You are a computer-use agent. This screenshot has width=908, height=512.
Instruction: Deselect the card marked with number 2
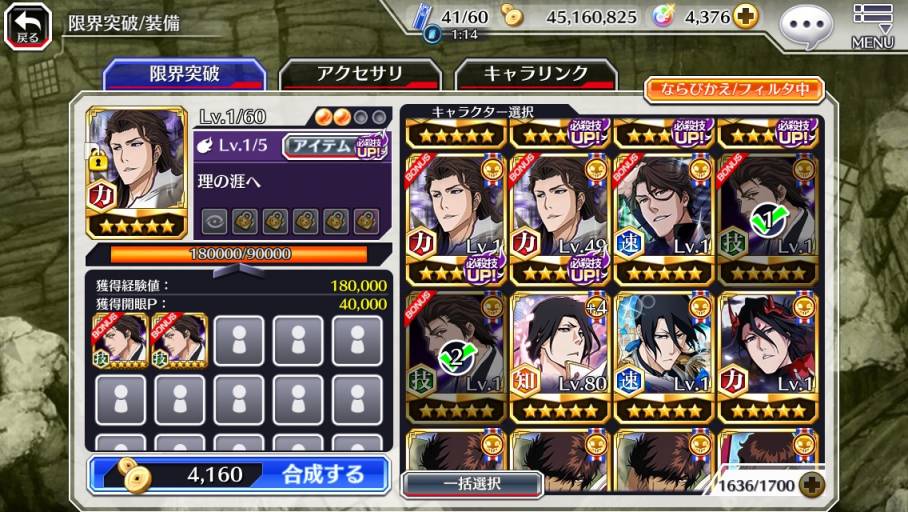[456, 357]
